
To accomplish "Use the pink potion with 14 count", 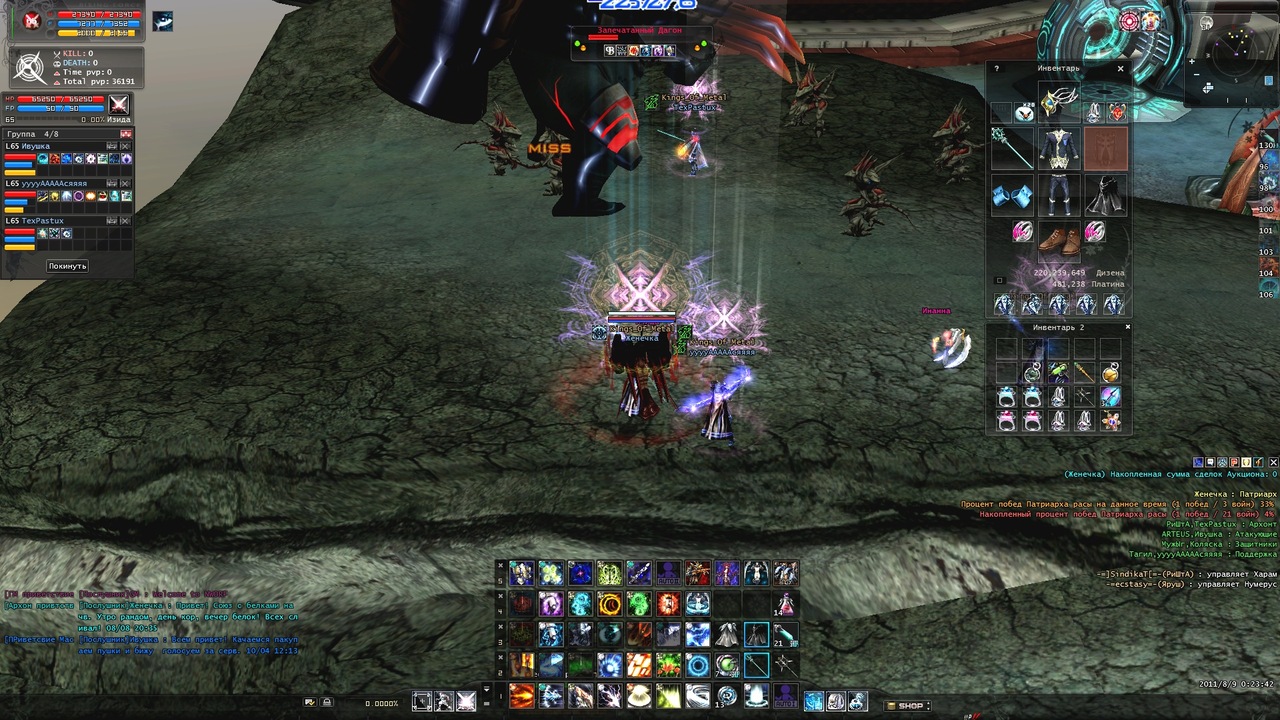I will coord(785,604).
